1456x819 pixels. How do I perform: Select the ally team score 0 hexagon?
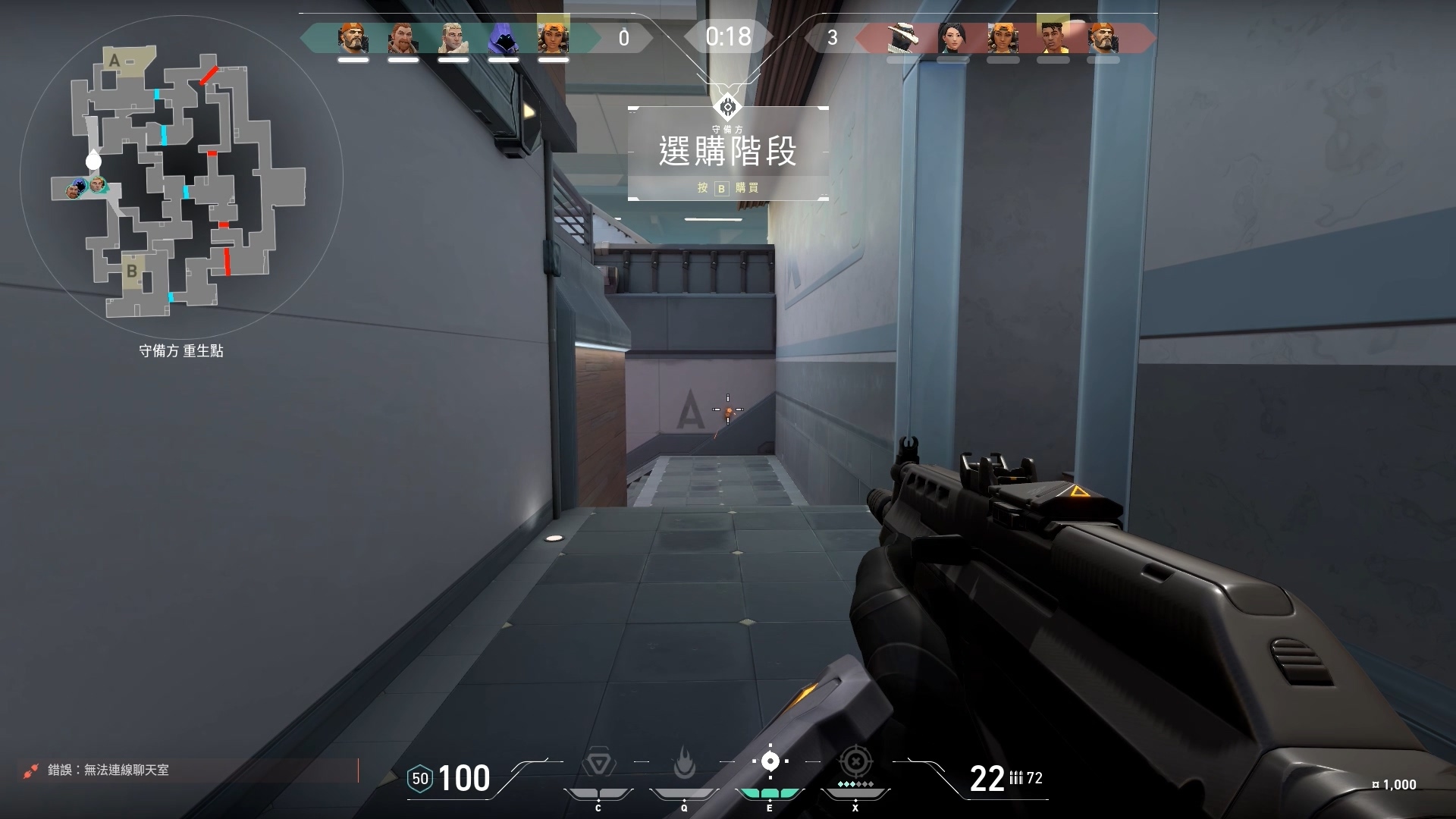tap(624, 36)
